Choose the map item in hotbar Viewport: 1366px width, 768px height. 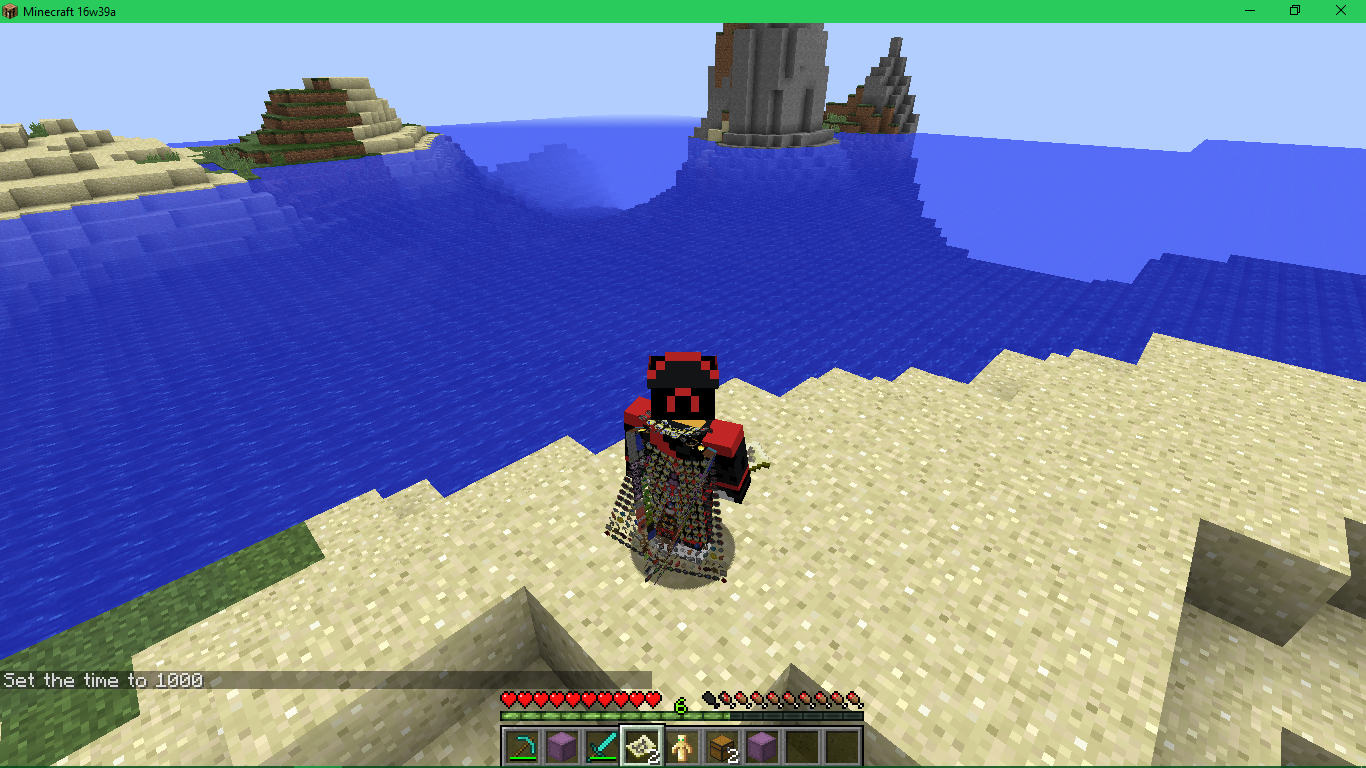pyautogui.click(x=642, y=746)
